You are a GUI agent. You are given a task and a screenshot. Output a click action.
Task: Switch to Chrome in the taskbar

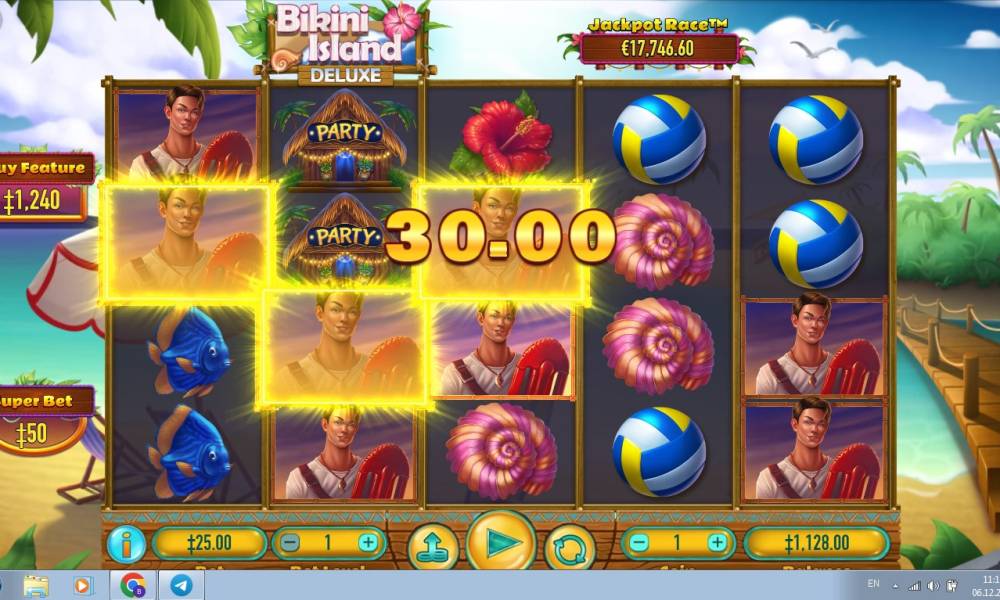pyautogui.click(x=133, y=585)
